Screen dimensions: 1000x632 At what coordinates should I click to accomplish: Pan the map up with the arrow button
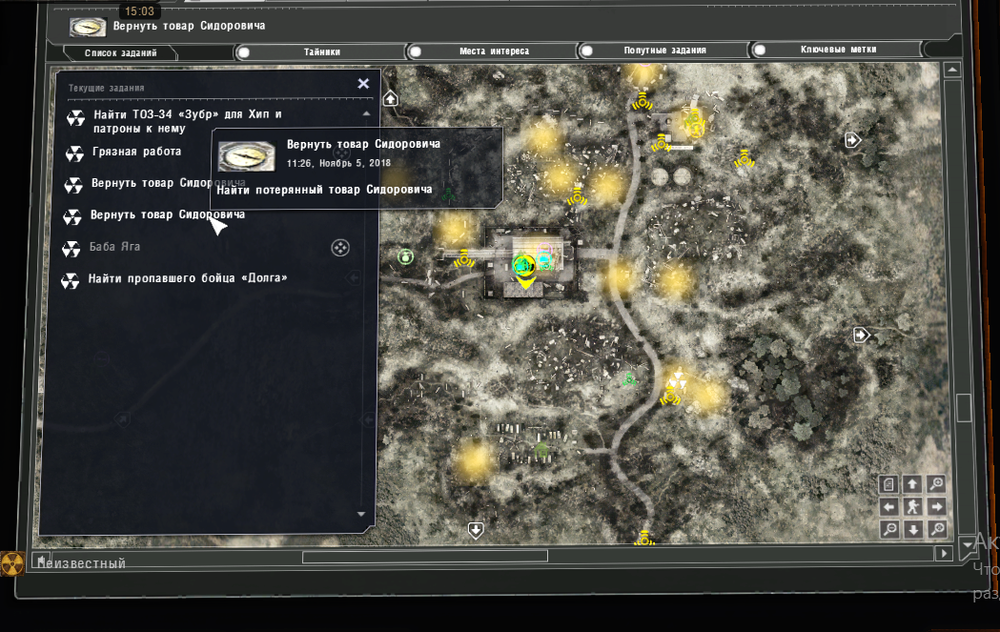coord(913,484)
